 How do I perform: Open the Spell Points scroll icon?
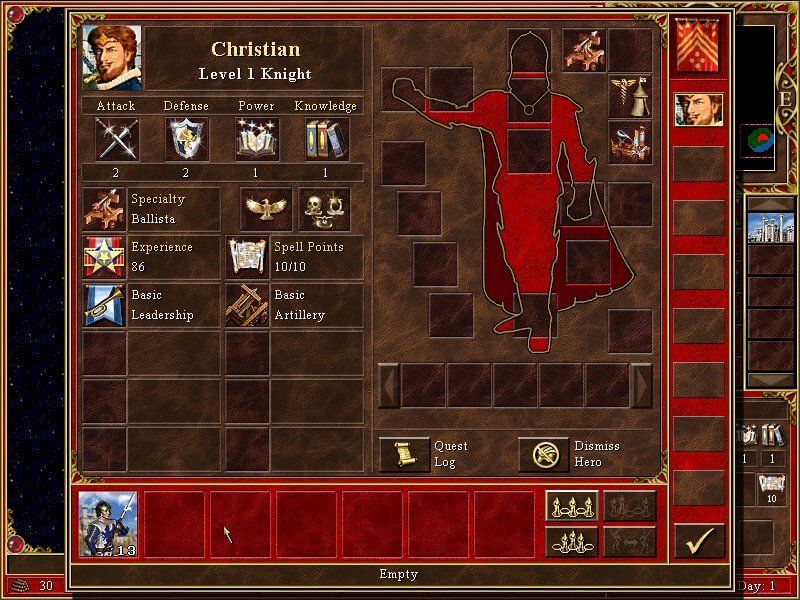click(x=246, y=257)
